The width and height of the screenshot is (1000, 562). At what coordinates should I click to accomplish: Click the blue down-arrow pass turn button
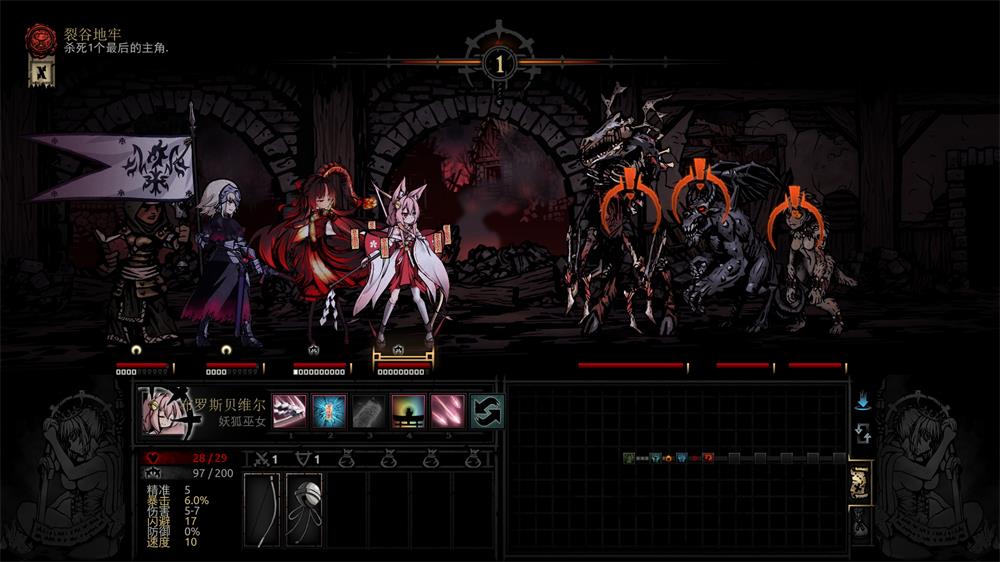(x=862, y=401)
